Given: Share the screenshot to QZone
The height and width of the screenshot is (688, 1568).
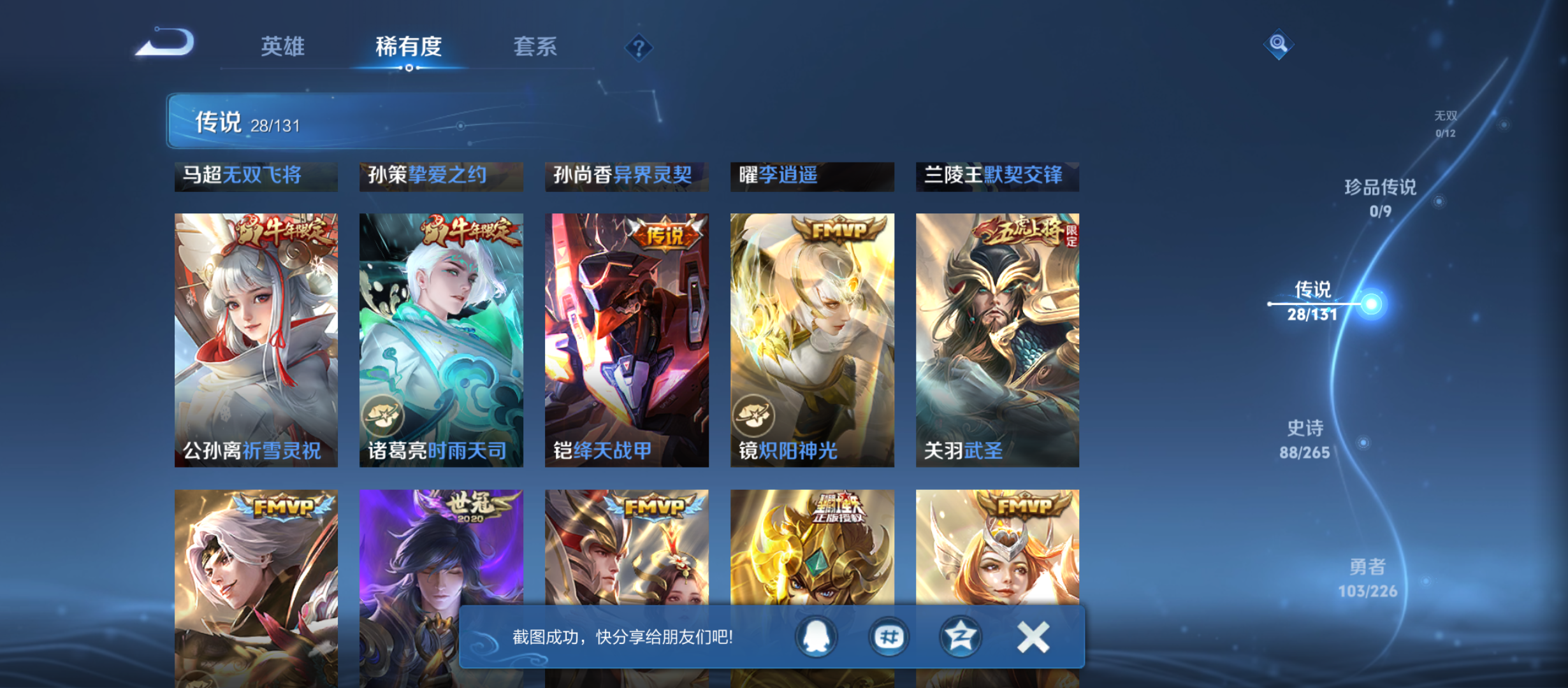Looking at the screenshot, I should coord(960,635).
